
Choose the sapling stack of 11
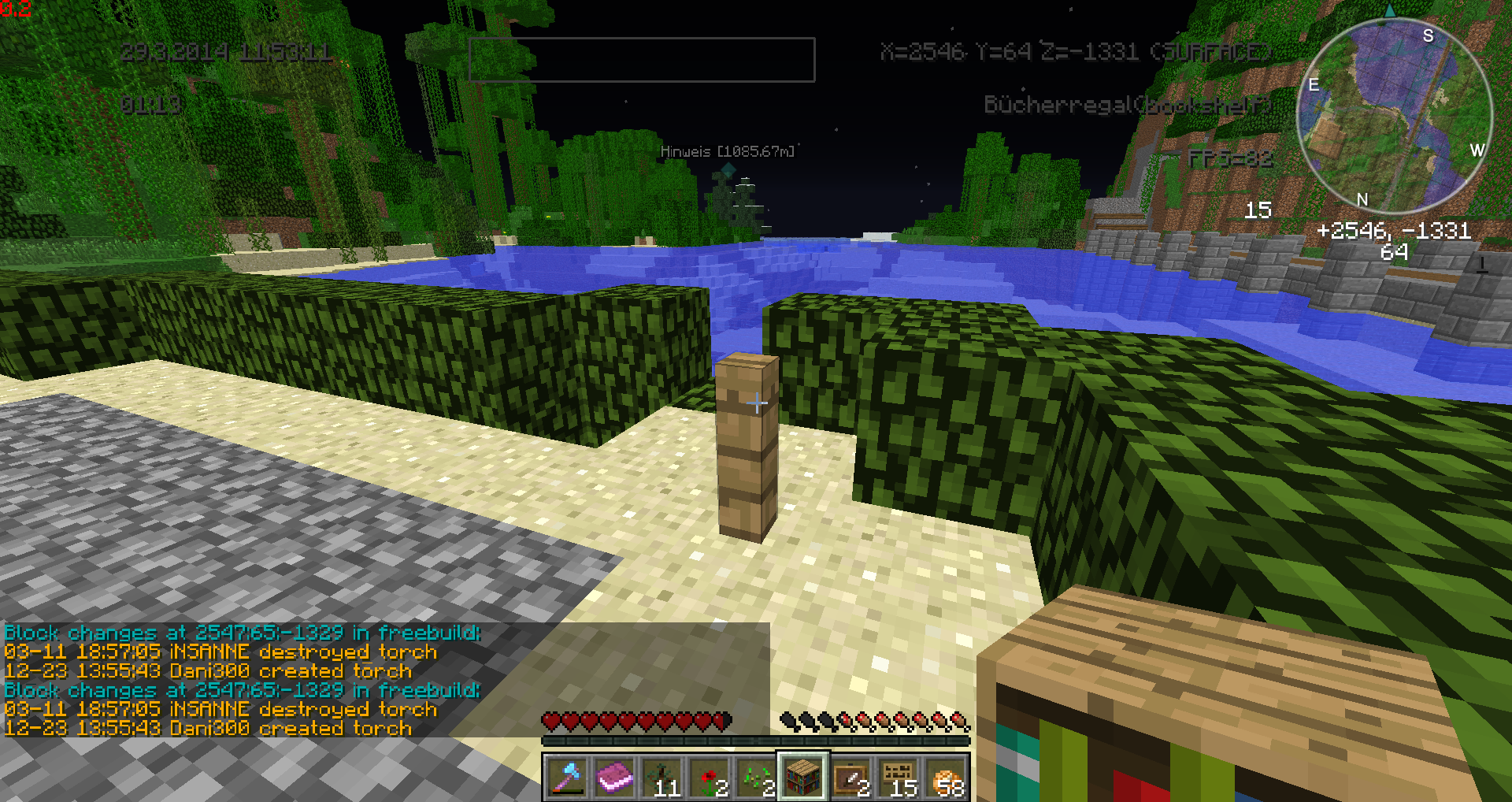point(661,776)
